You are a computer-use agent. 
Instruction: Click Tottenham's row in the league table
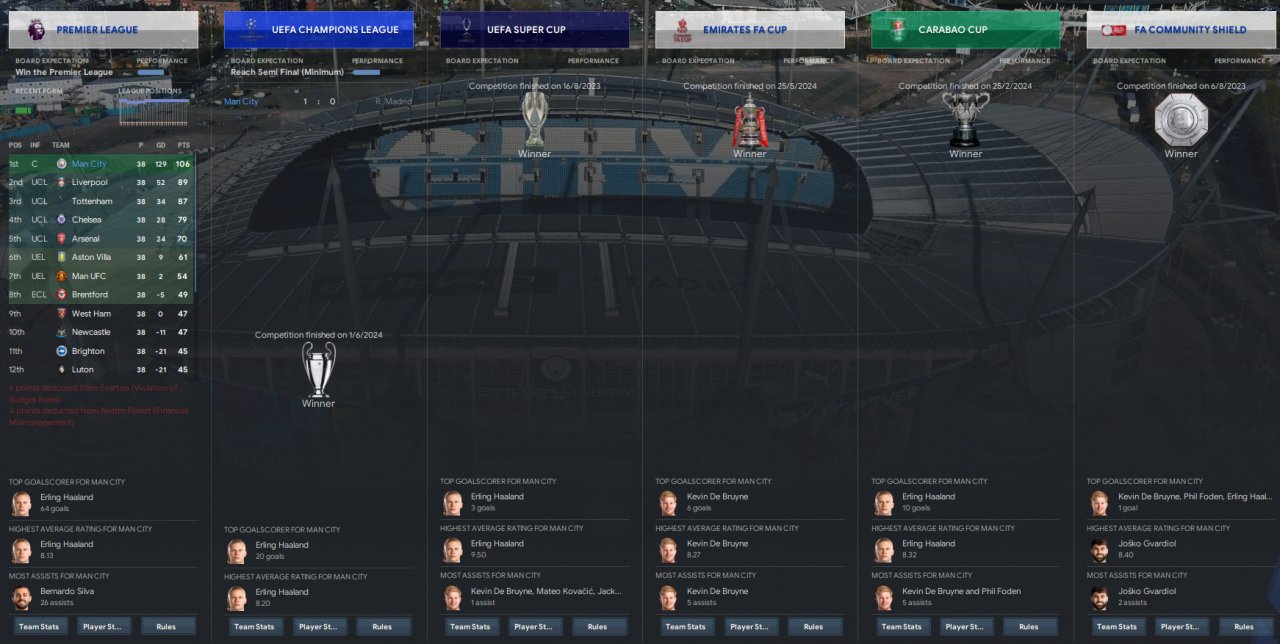tap(92, 202)
